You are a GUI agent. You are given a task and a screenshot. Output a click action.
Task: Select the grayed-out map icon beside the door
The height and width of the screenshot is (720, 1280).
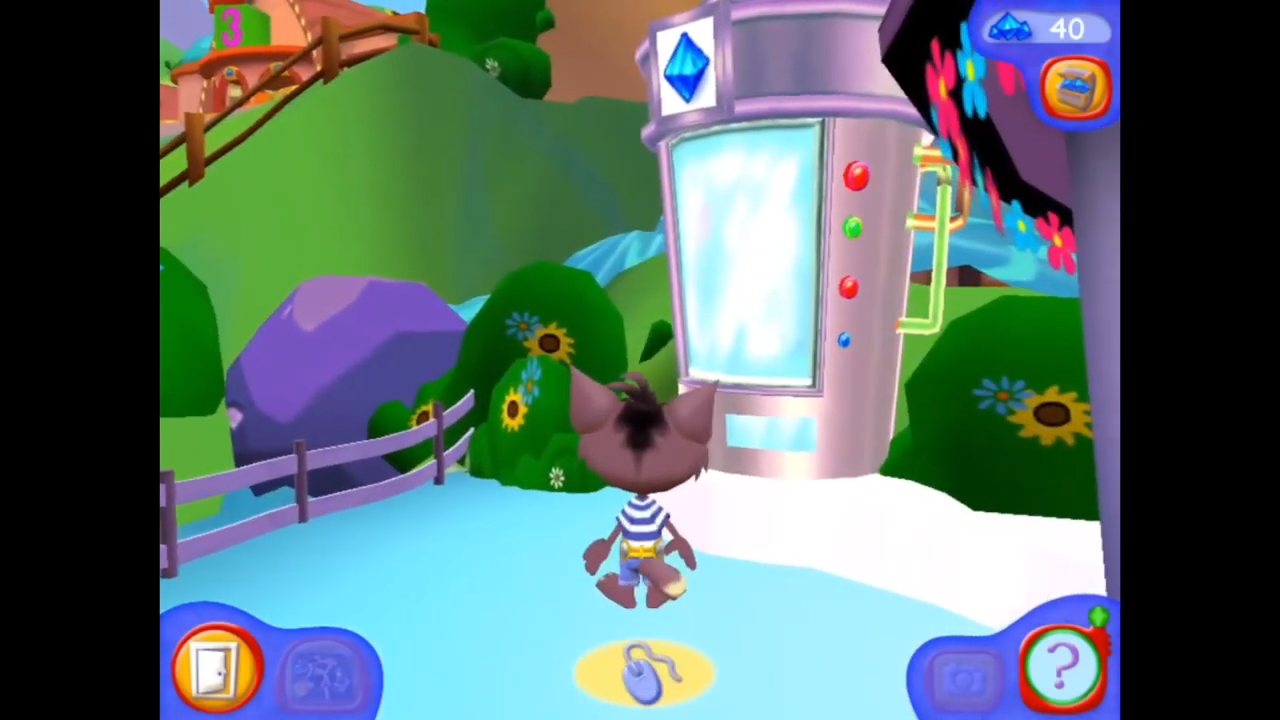323,670
